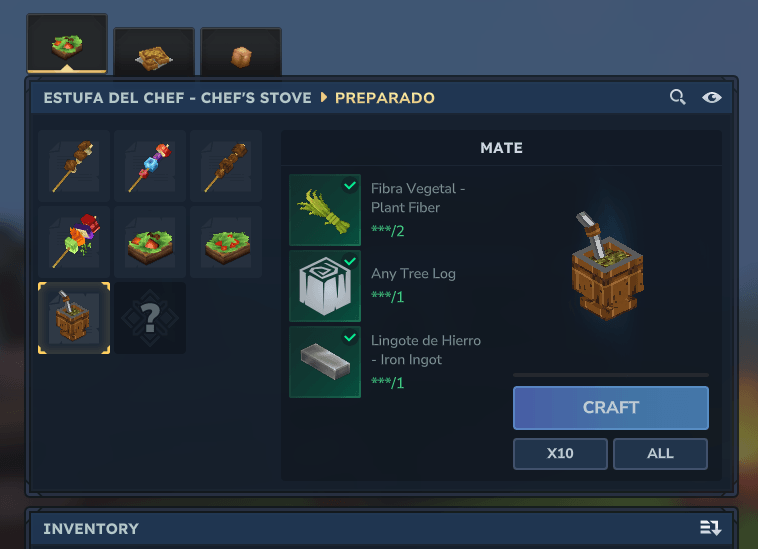Toggle the eye visibility icon
Screen dimensions: 758x549
click(x=711, y=97)
